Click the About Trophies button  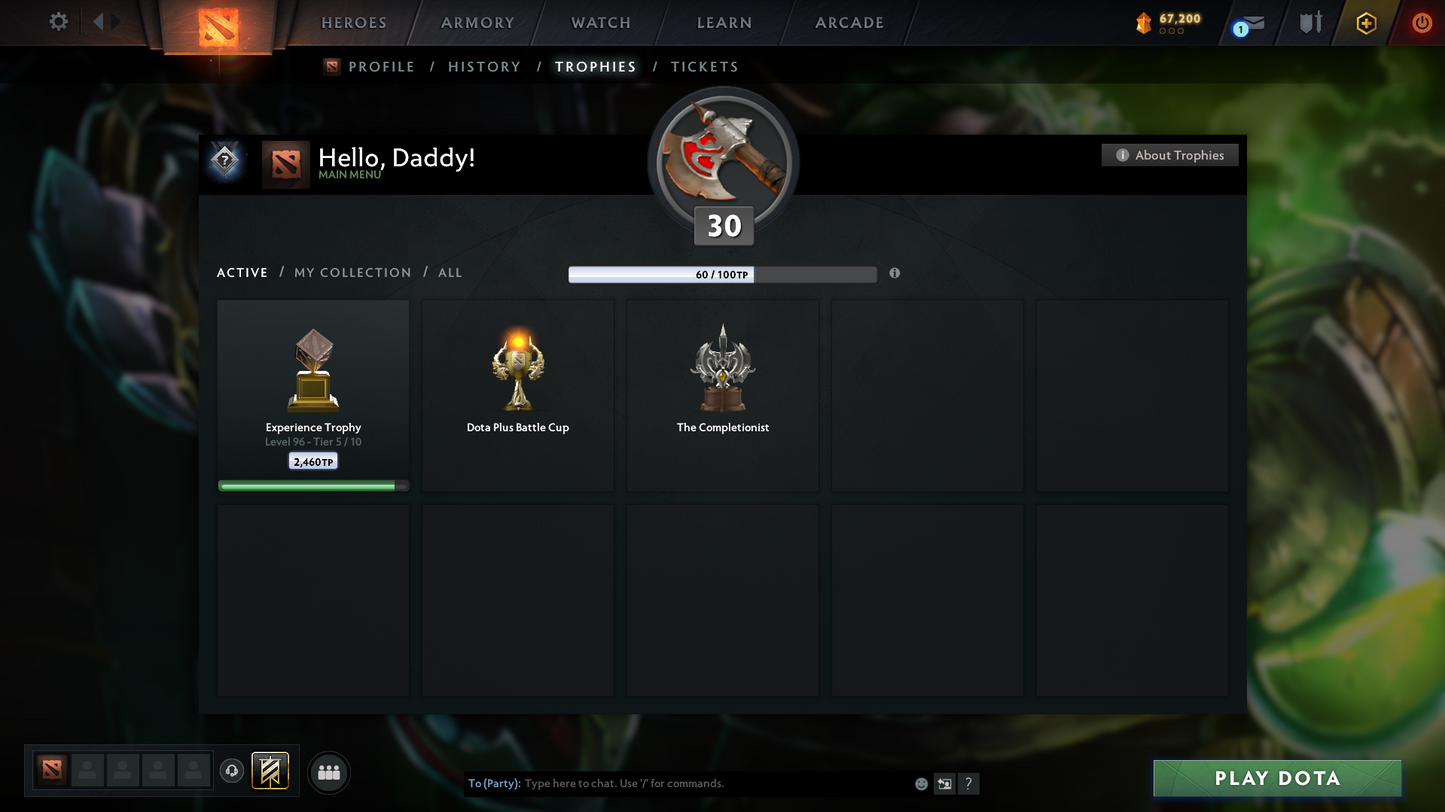point(1170,155)
